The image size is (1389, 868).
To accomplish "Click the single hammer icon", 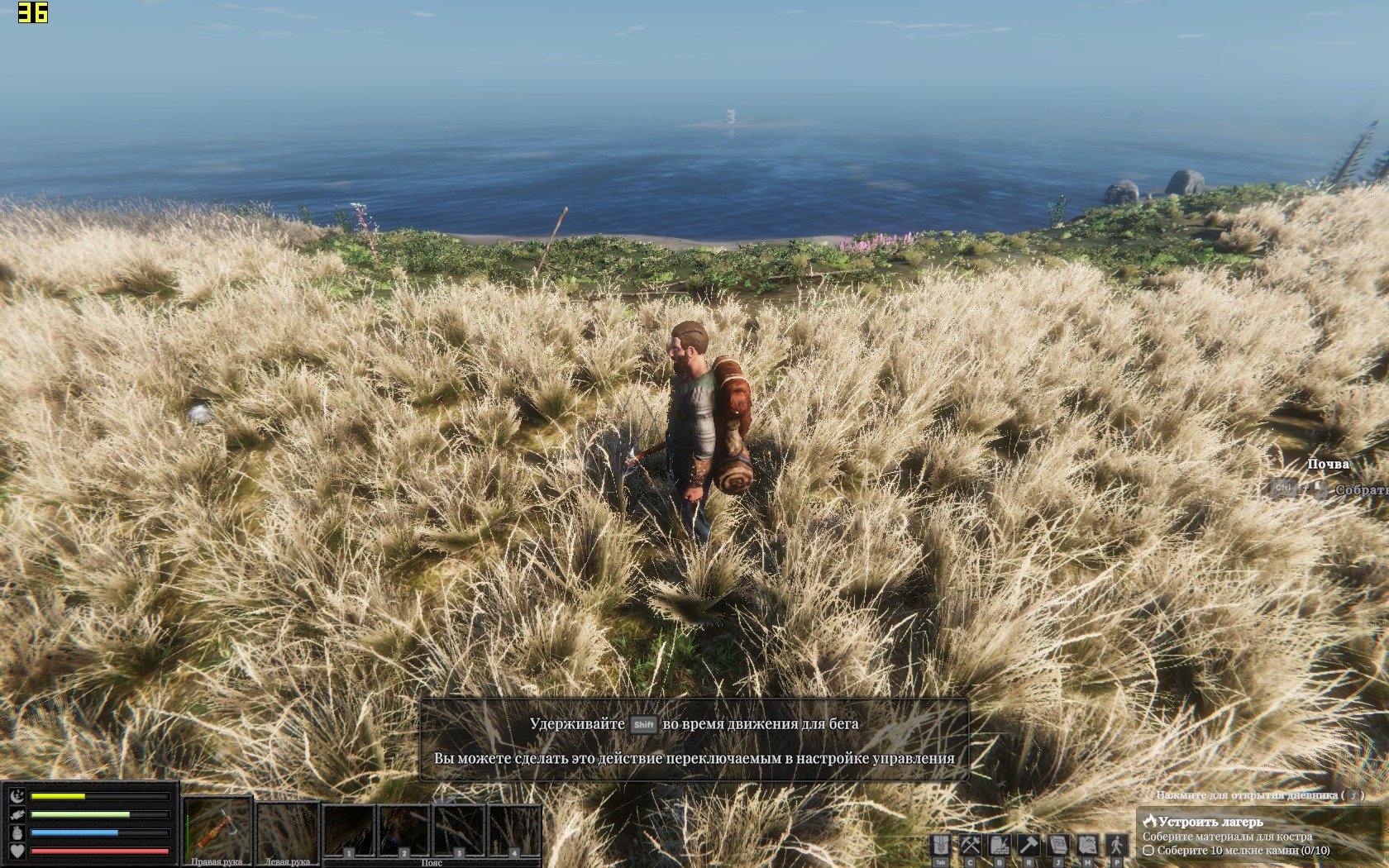I will pos(1029,846).
